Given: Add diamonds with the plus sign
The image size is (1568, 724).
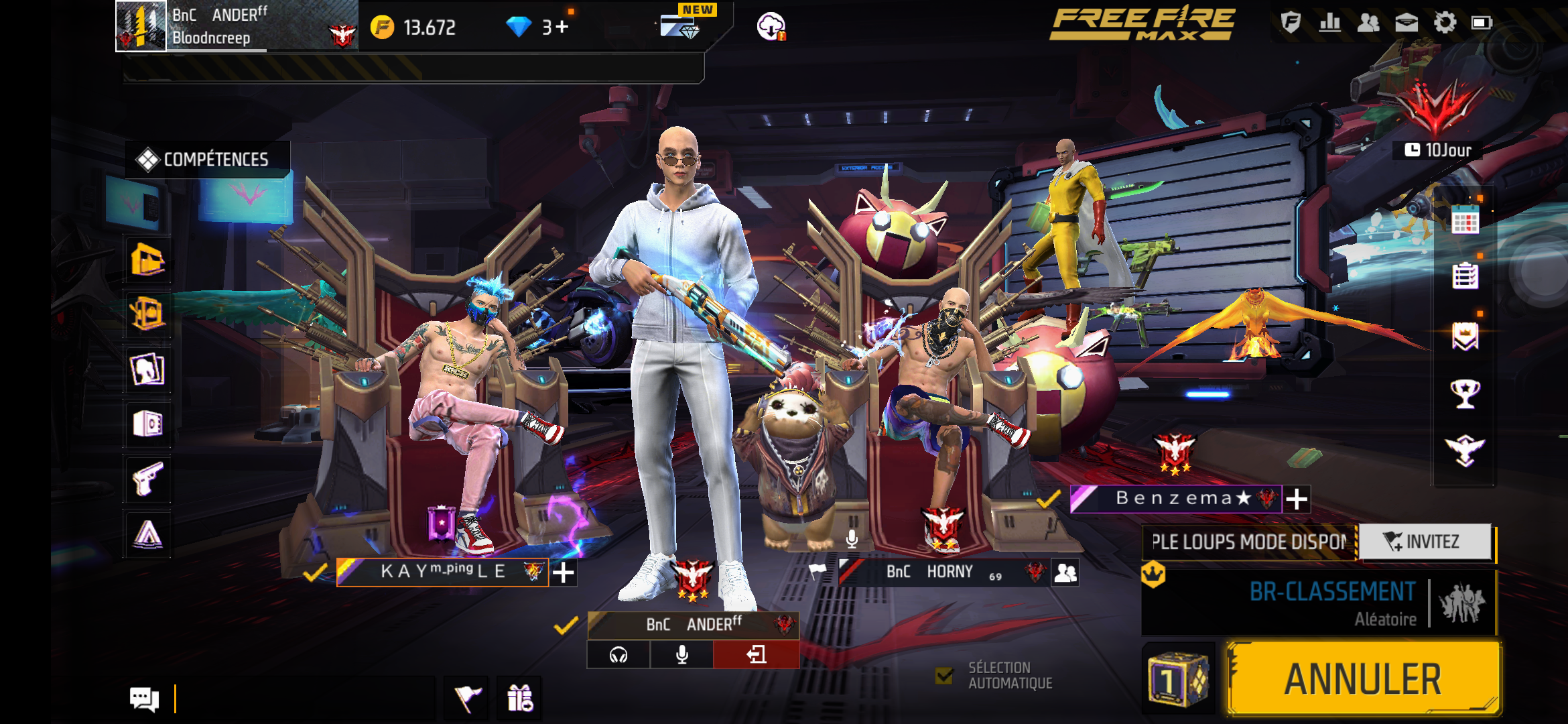Looking at the screenshot, I should [x=562, y=27].
